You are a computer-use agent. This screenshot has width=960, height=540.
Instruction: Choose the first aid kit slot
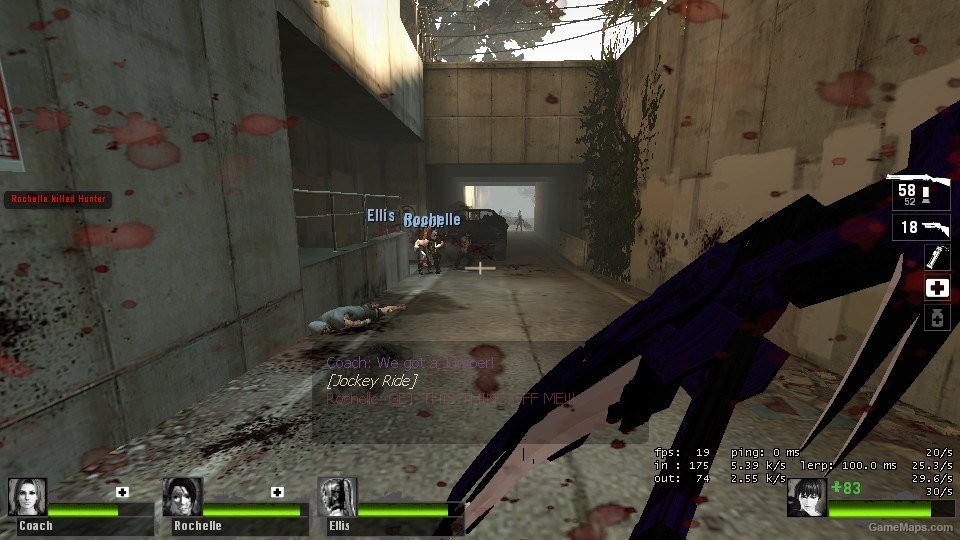(x=937, y=288)
